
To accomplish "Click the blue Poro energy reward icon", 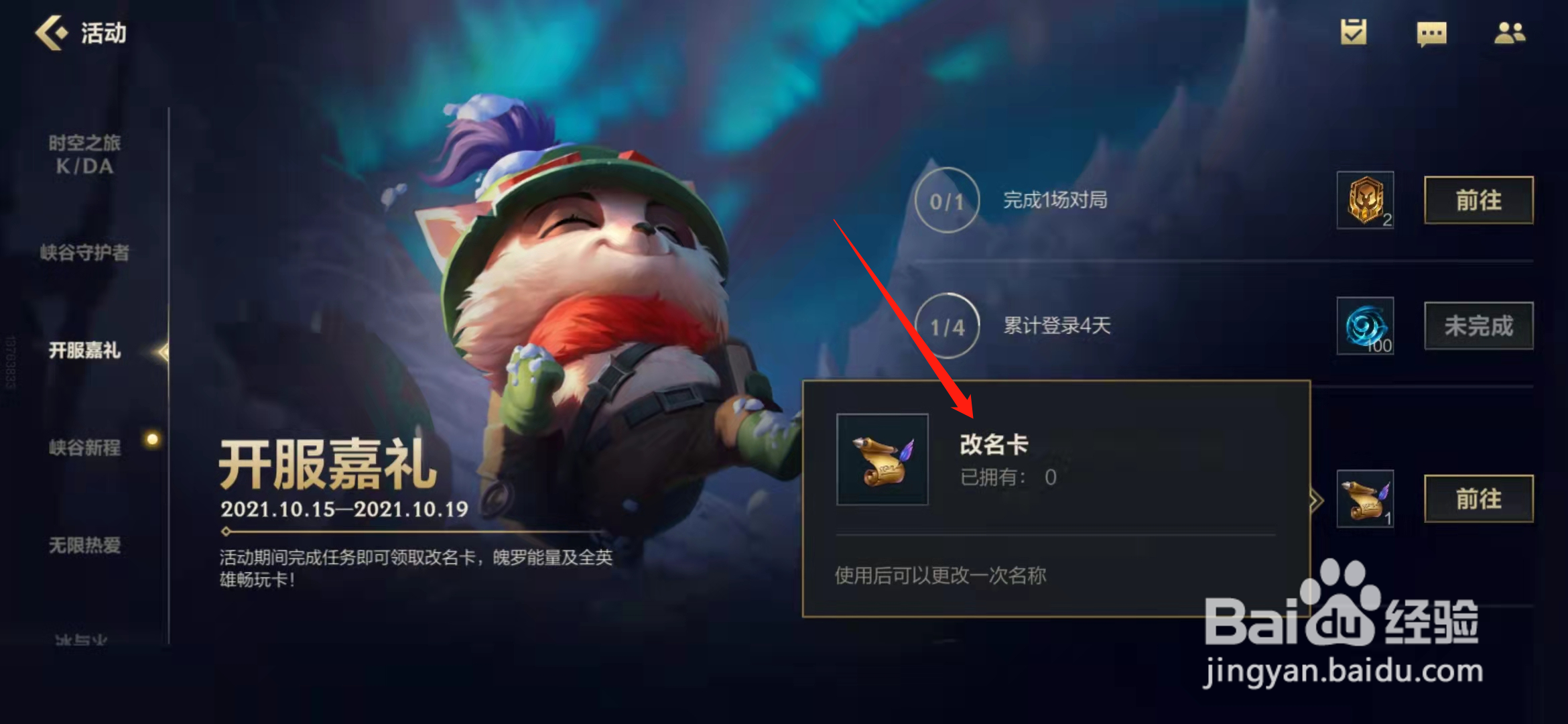I will click(1364, 326).
